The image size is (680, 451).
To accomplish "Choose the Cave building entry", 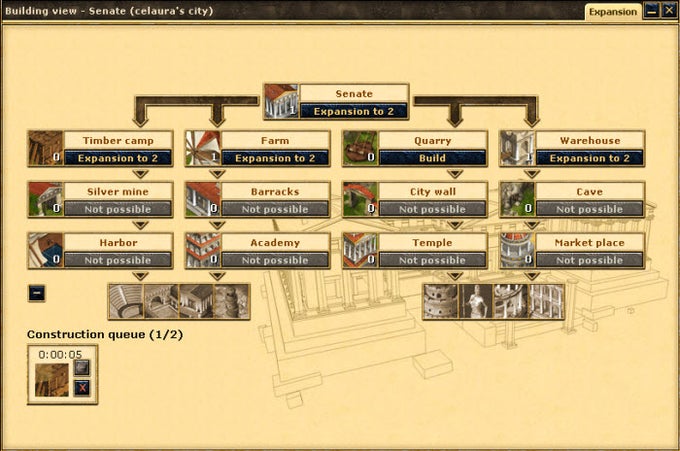I will 589,191.
